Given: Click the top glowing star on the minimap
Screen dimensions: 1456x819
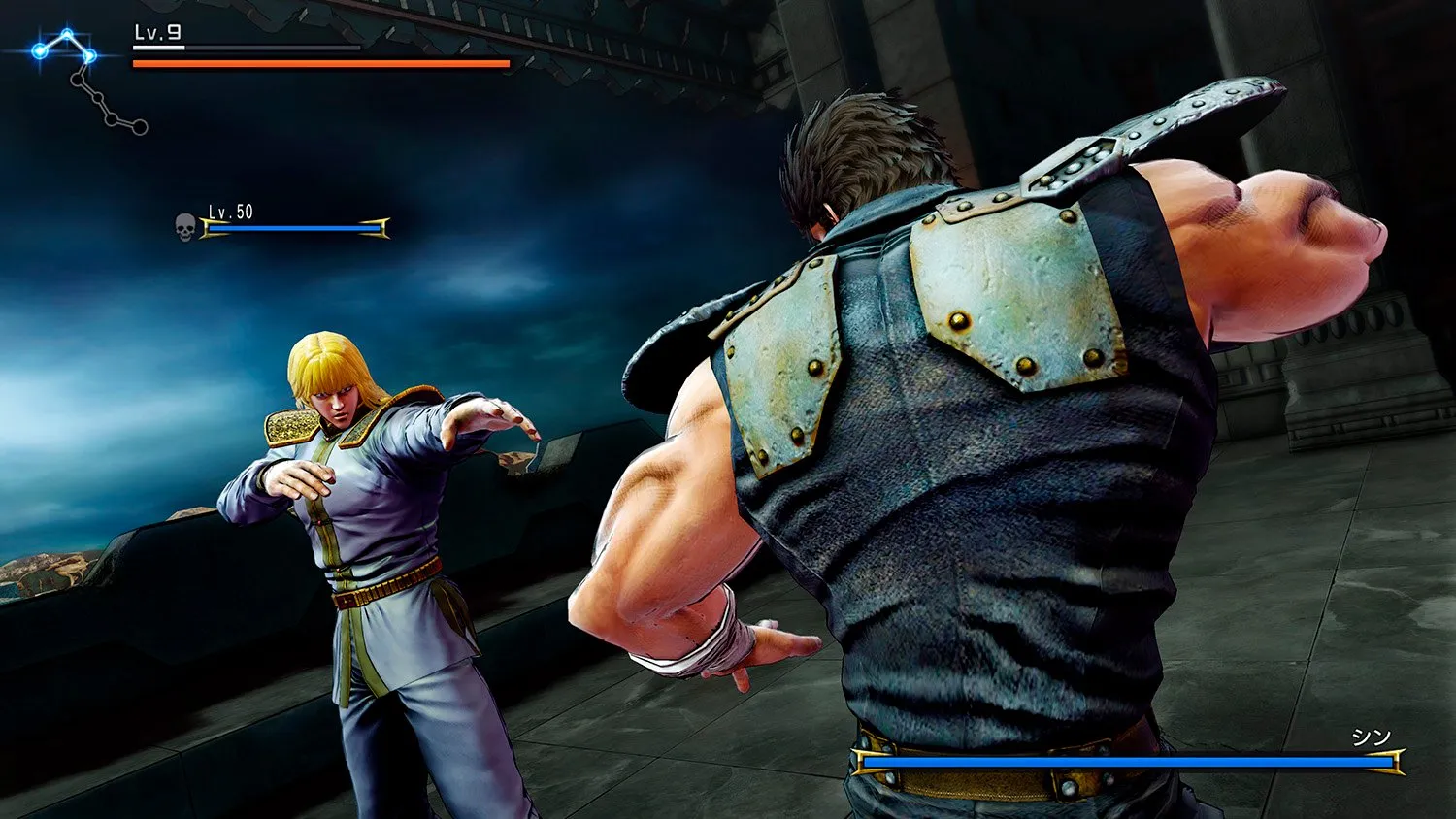Looking at the screenshot, I should [67, 33].
